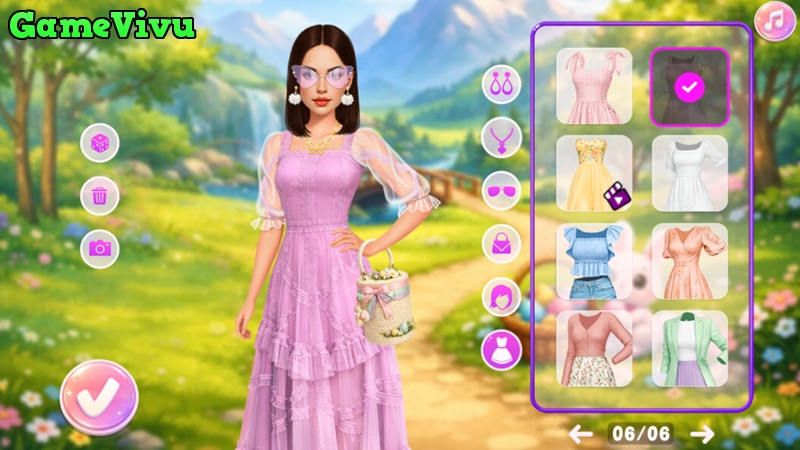Open the earrings category
The image size is (800, 450).
(x=502, y=84)
